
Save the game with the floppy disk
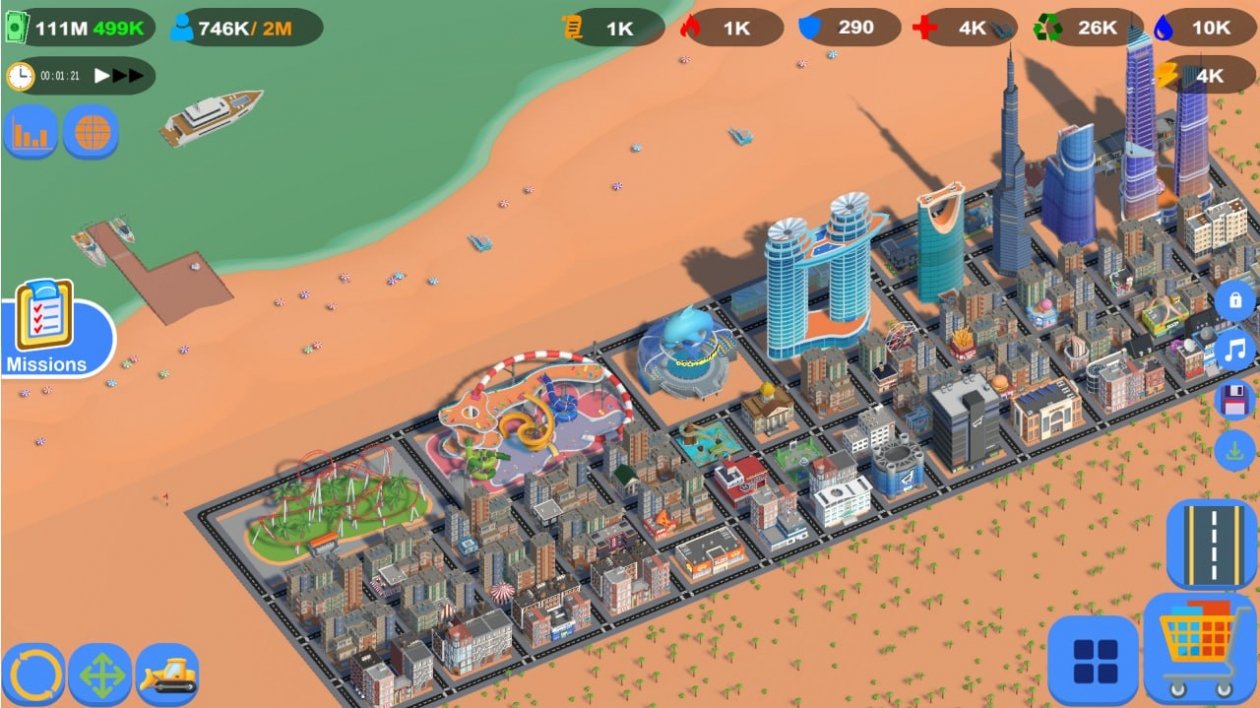[1235, 400]
